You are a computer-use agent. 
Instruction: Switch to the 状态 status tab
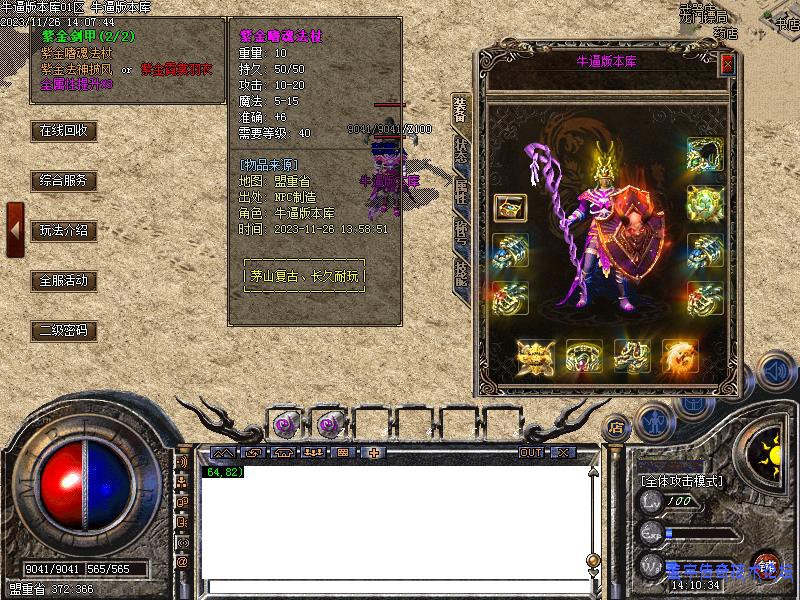pyautogui.click(x=461, y=150)
